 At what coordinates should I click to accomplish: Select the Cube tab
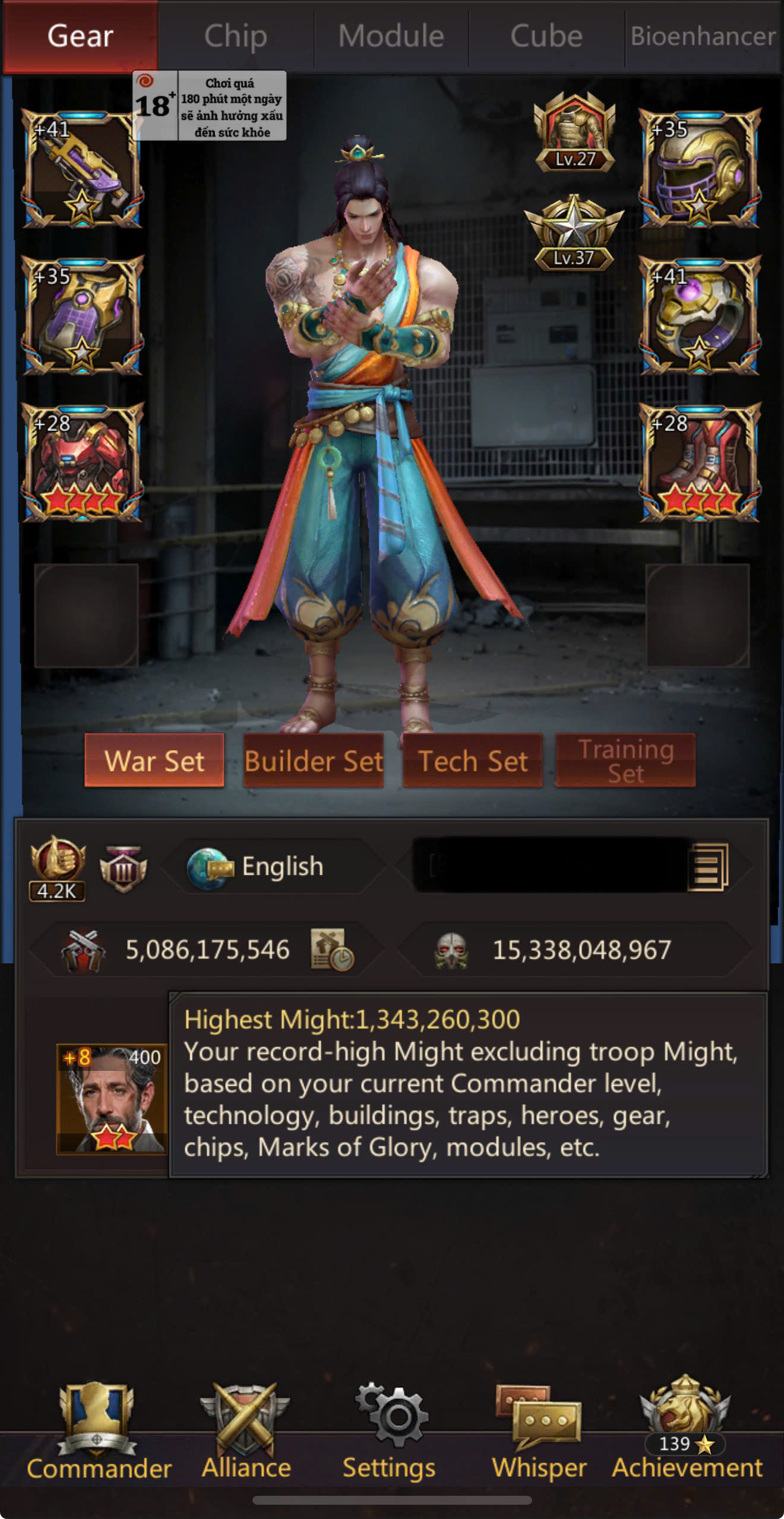[x=546, y=36]
